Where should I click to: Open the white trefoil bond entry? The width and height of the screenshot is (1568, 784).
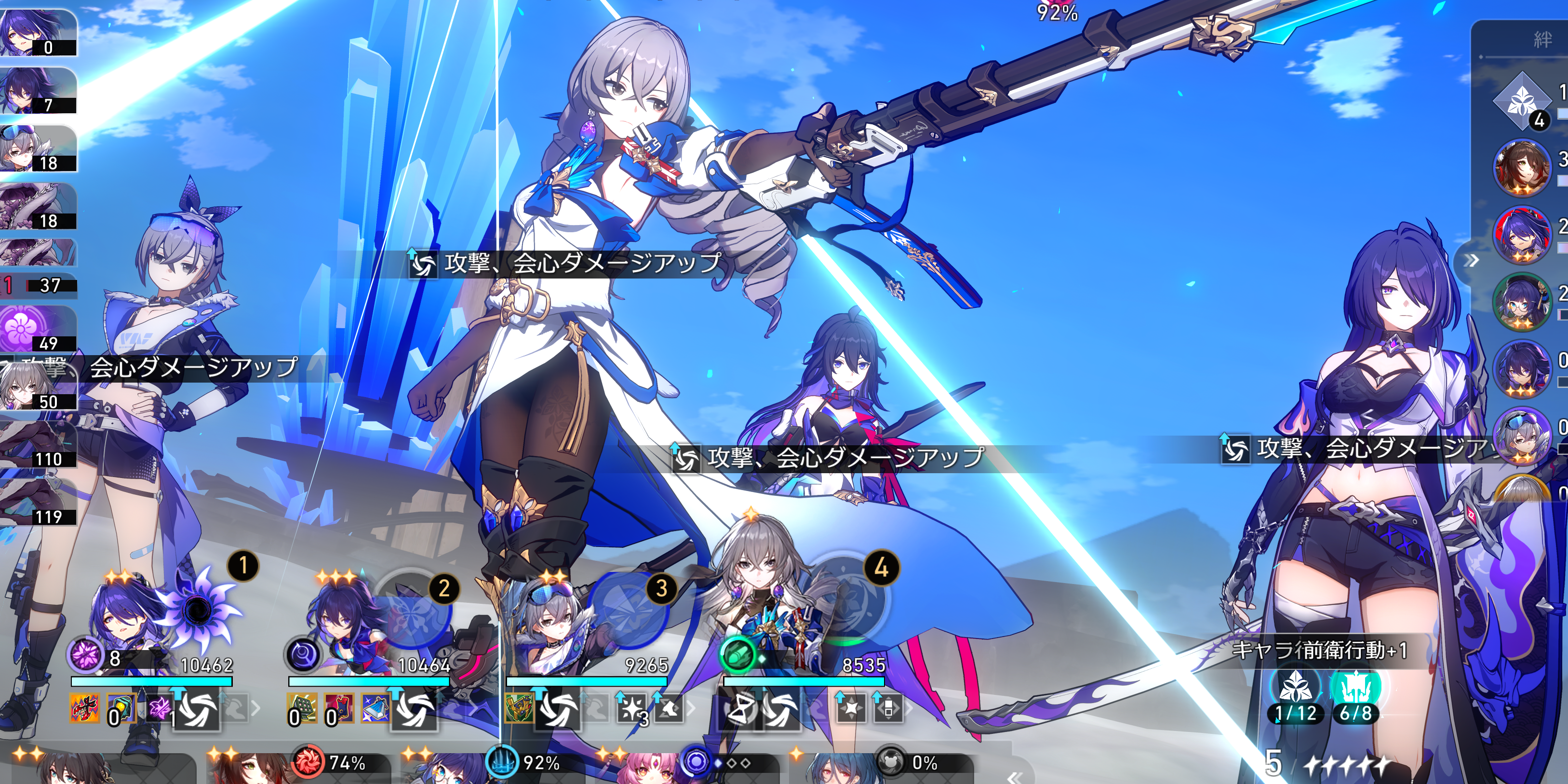click(1522, 100)
